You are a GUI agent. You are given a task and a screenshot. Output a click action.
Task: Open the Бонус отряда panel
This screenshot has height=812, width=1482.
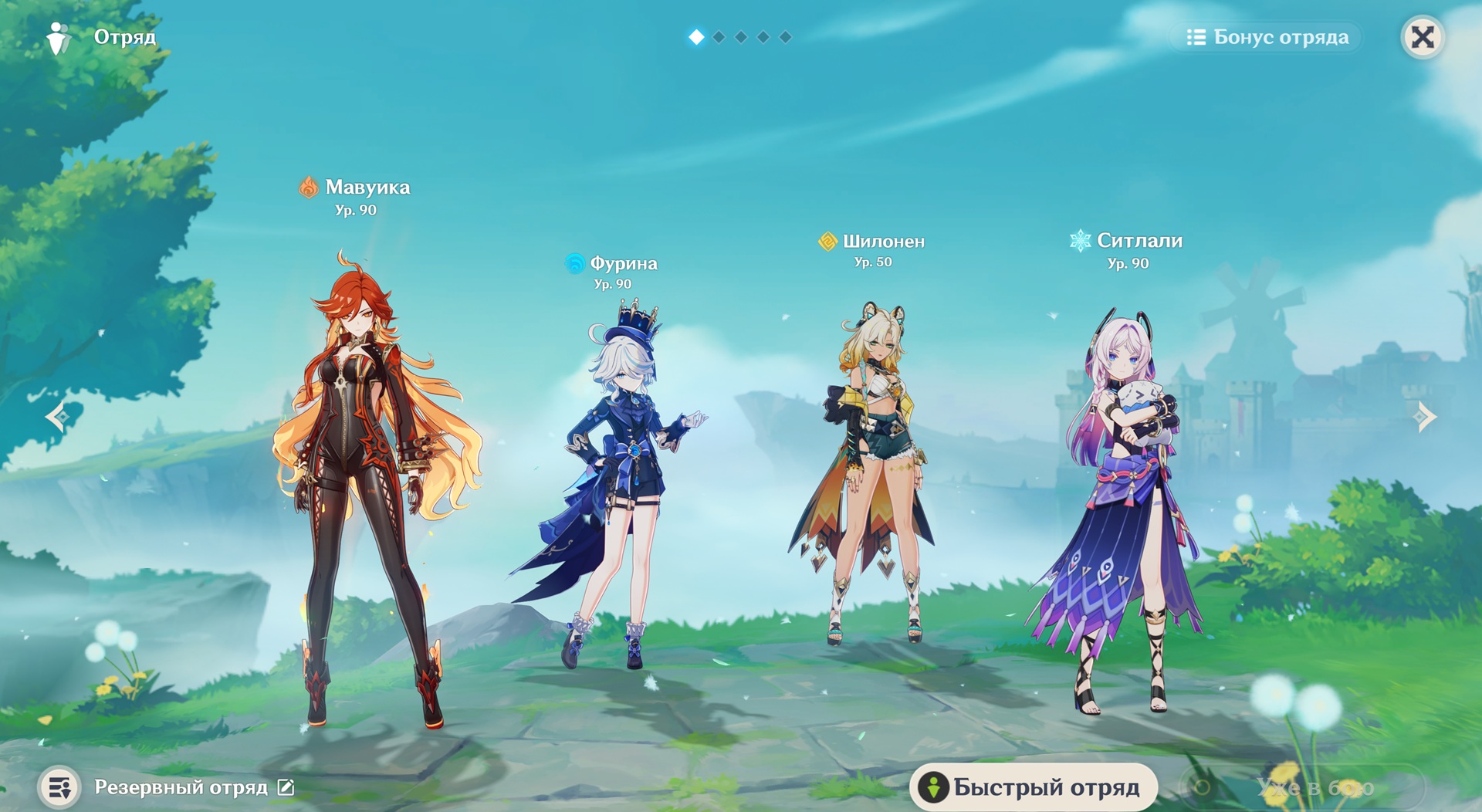point(1267,37)
